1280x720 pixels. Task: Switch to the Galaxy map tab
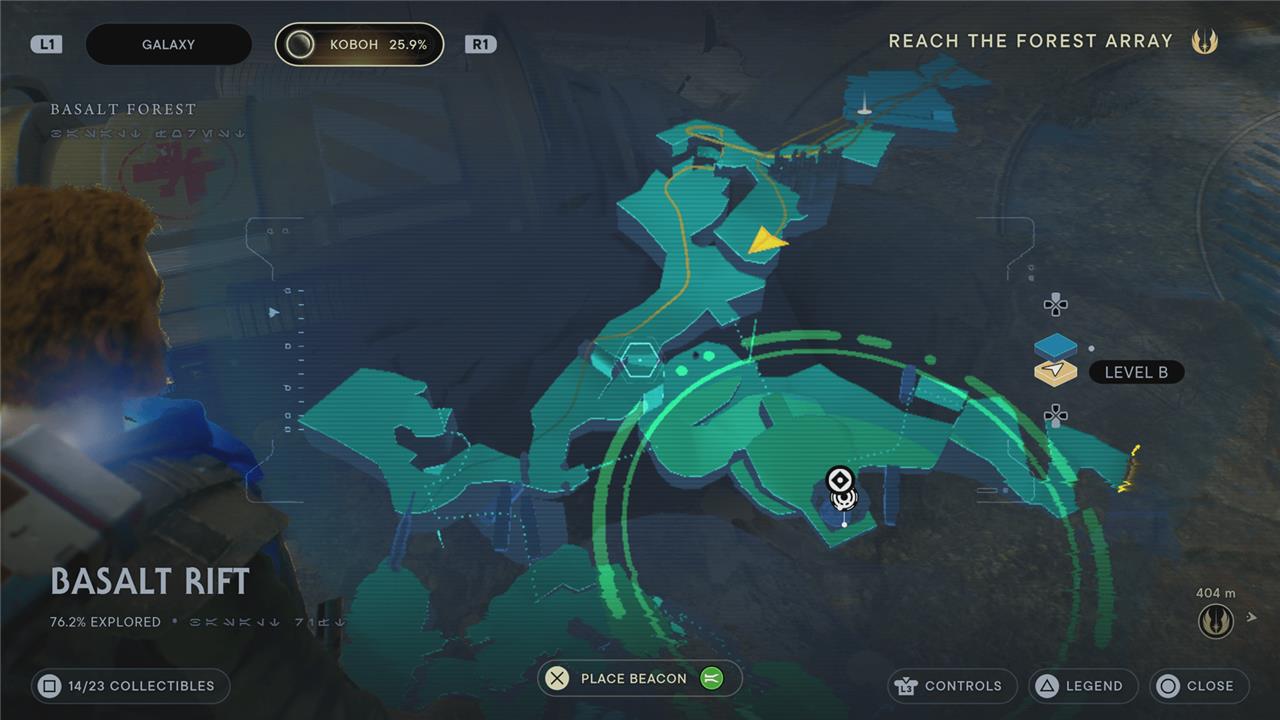[168, 45]
